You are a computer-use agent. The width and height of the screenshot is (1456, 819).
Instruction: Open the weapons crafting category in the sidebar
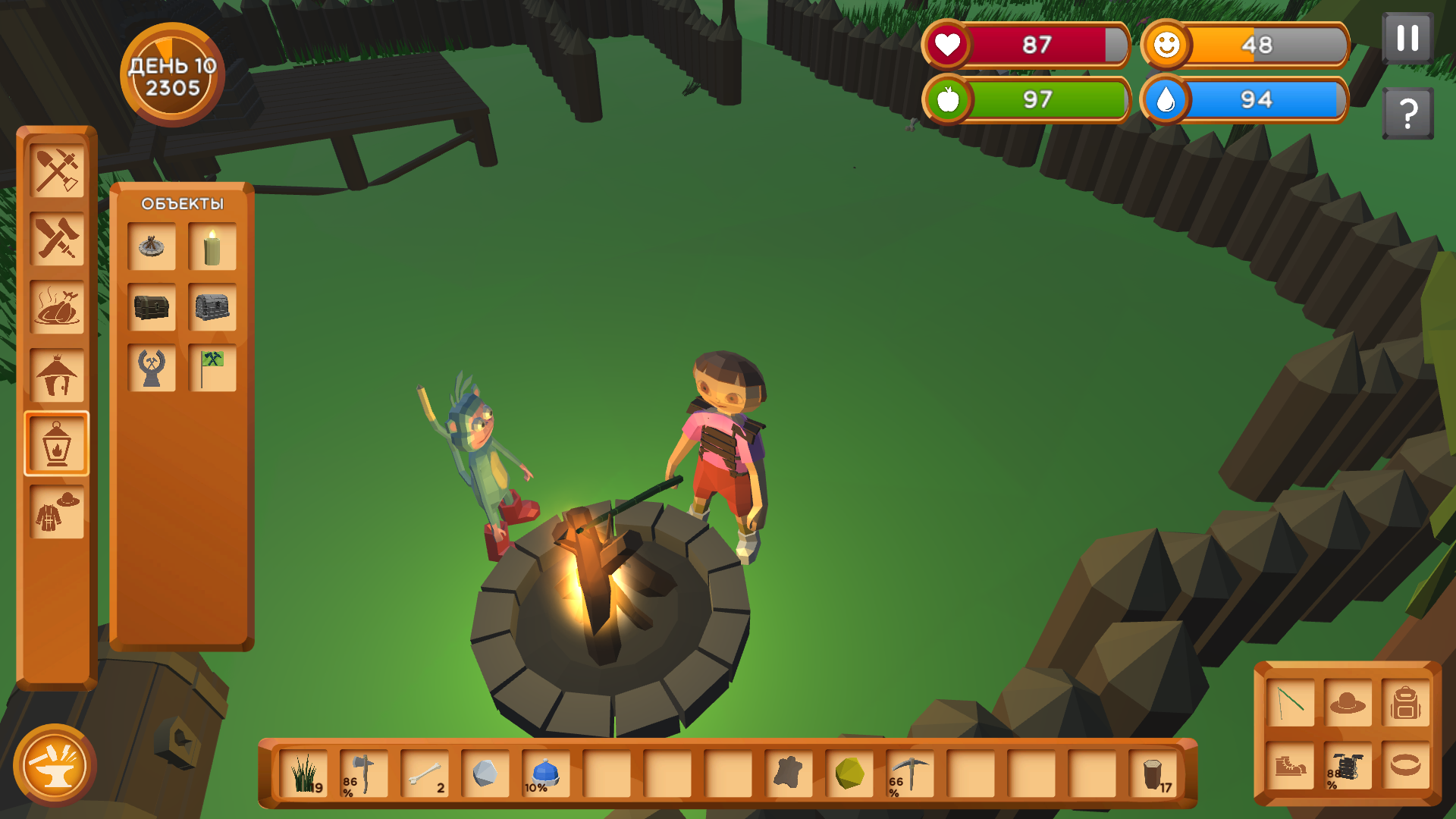pyautogui.click(x=57, y=237)
